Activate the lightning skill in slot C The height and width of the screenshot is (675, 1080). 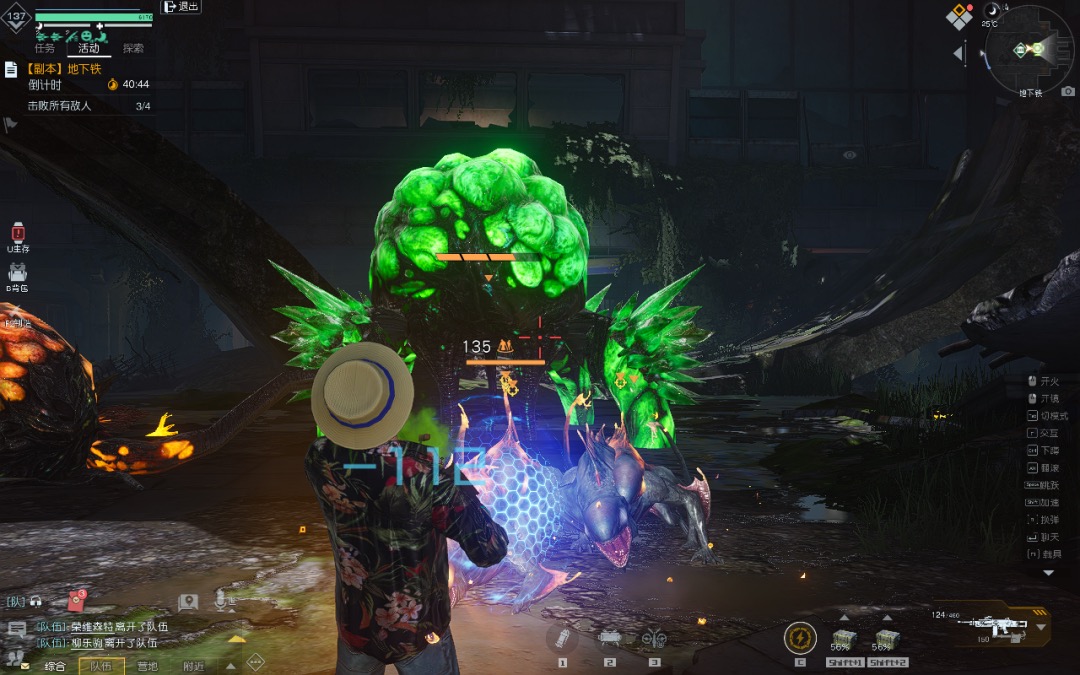(x=800, y=638)
